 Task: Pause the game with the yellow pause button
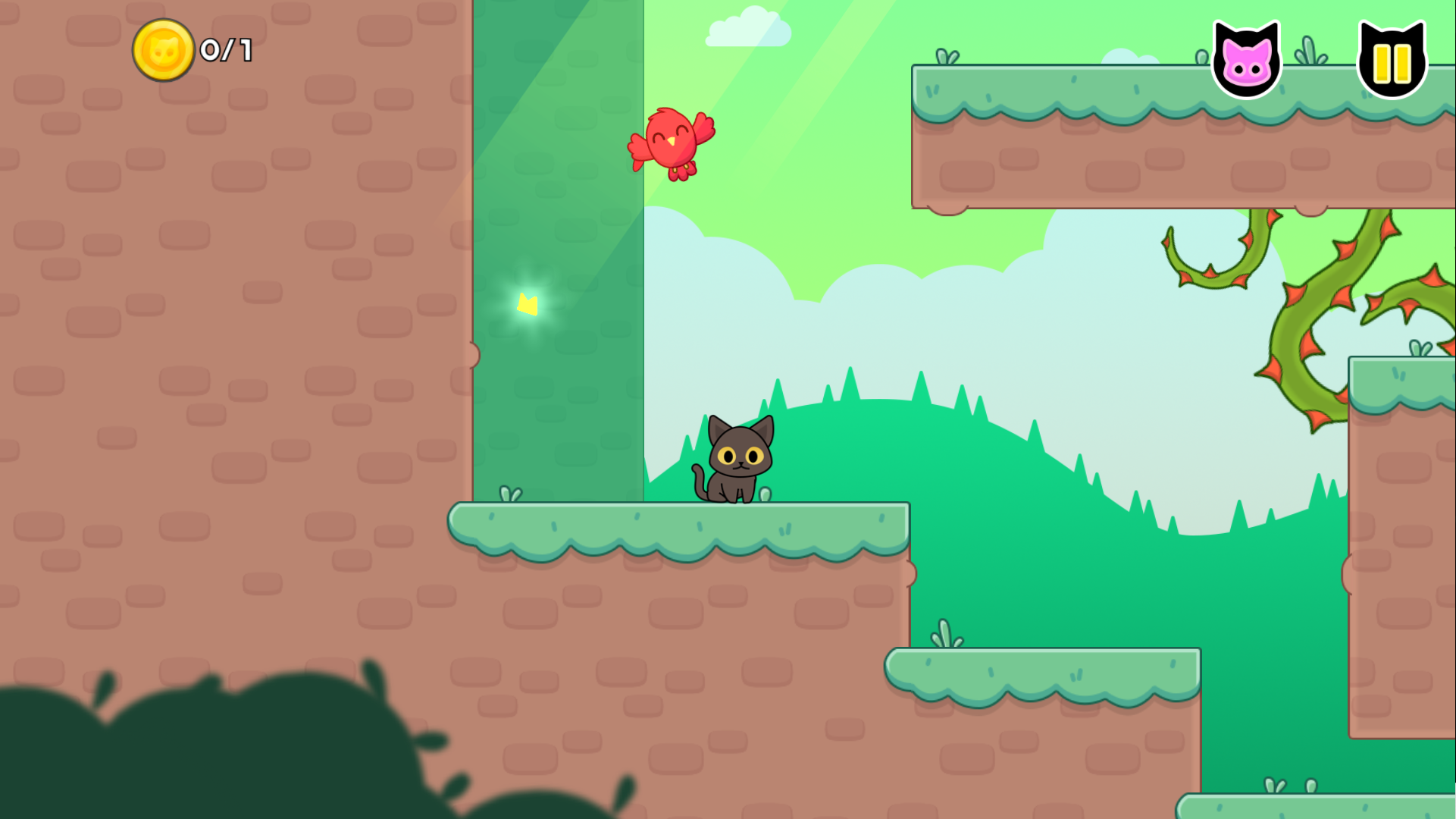(x=1392, y=61)
